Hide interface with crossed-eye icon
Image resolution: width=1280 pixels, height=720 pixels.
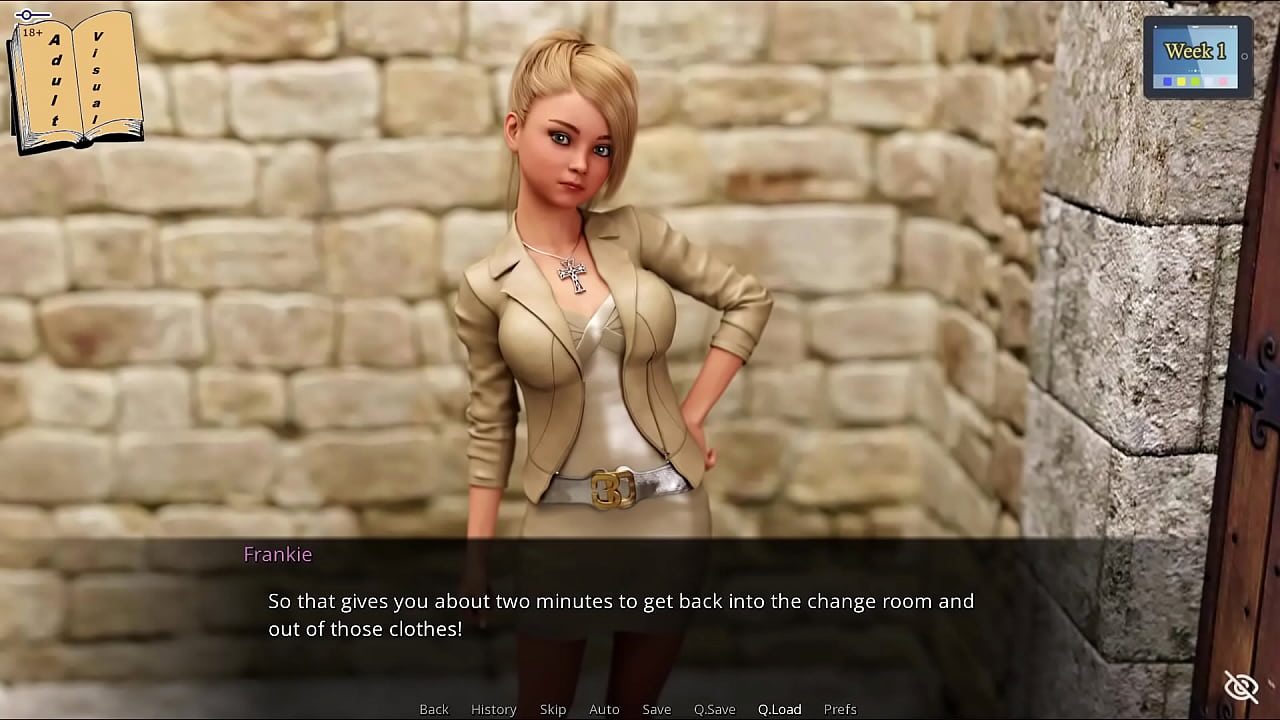click(x=1241, y=687)
